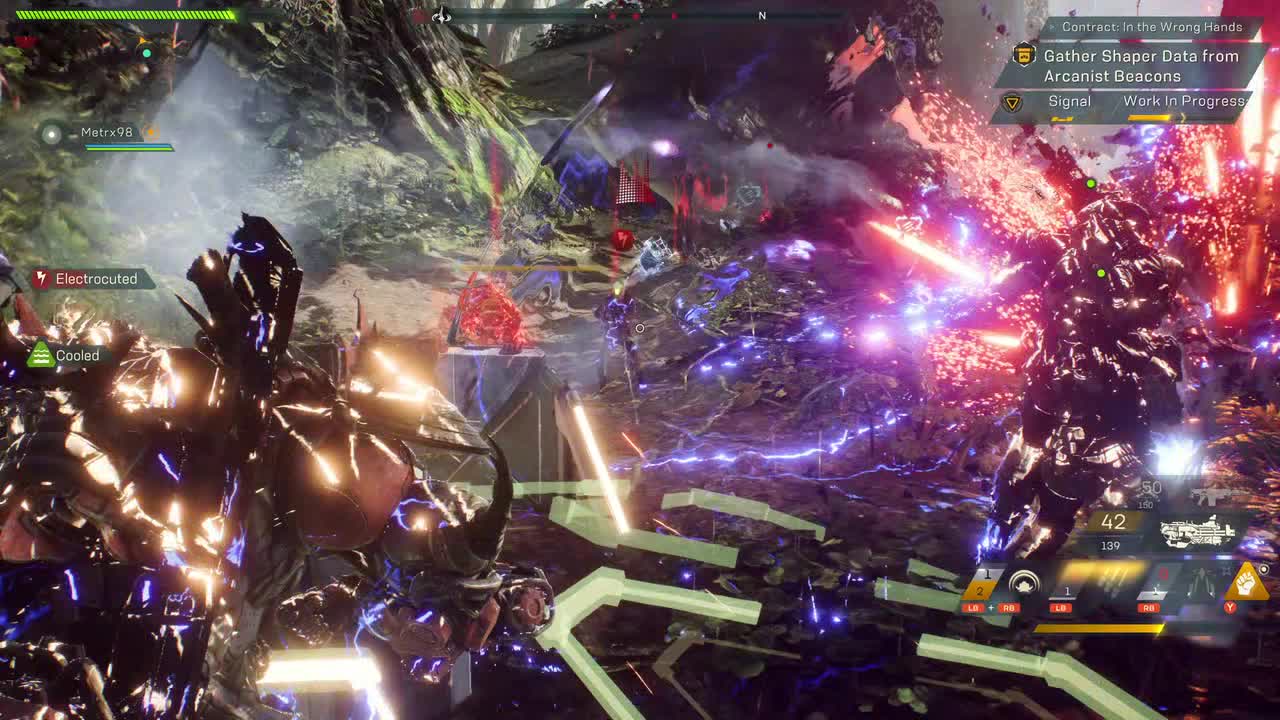Select the fist melee icon near the Y prompt
The width and height of the screenshot is (1280, 720).
coord(1246,581)
